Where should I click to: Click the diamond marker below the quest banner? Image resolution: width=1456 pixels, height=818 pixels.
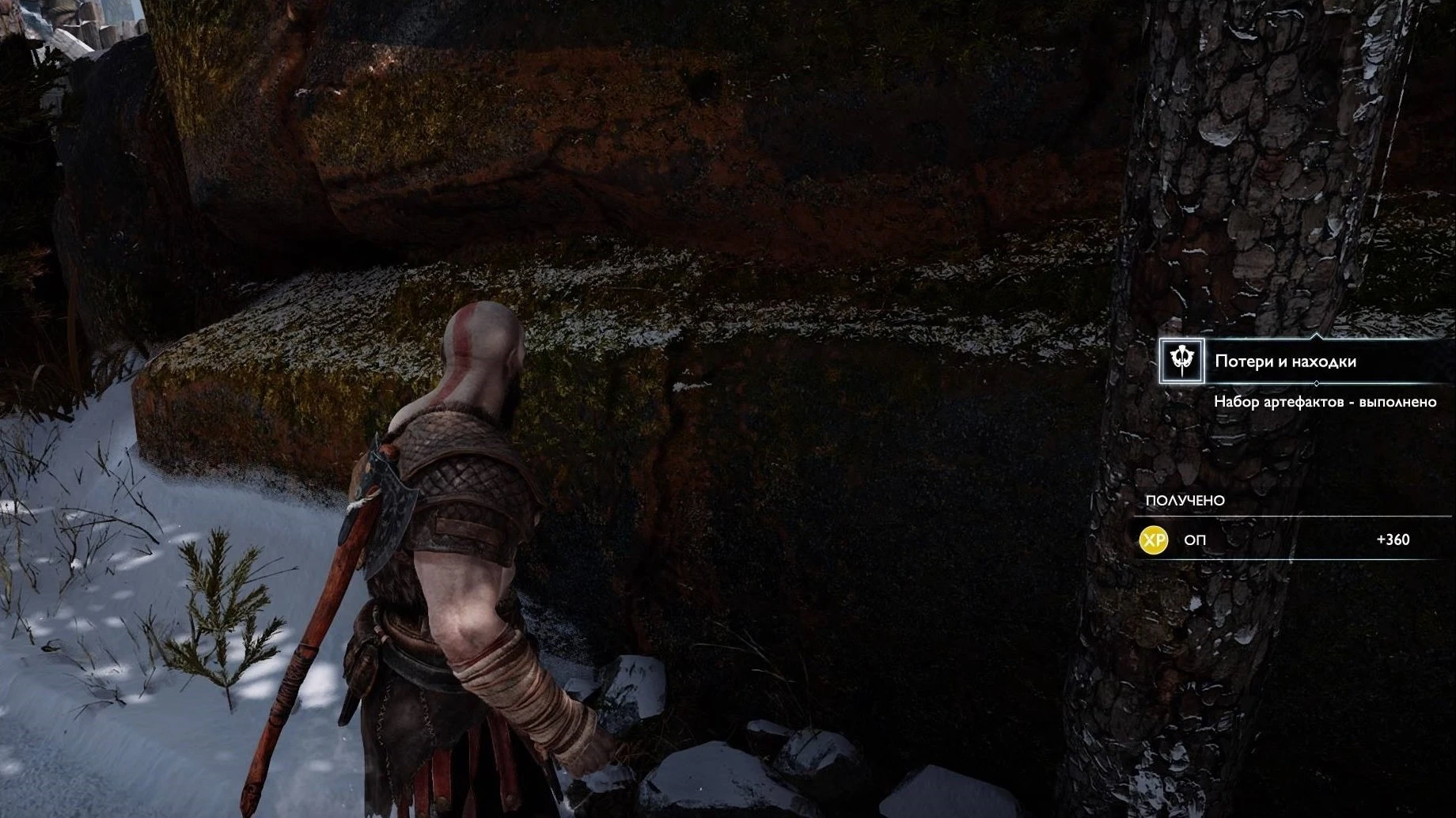click(x=1317, y=384)
